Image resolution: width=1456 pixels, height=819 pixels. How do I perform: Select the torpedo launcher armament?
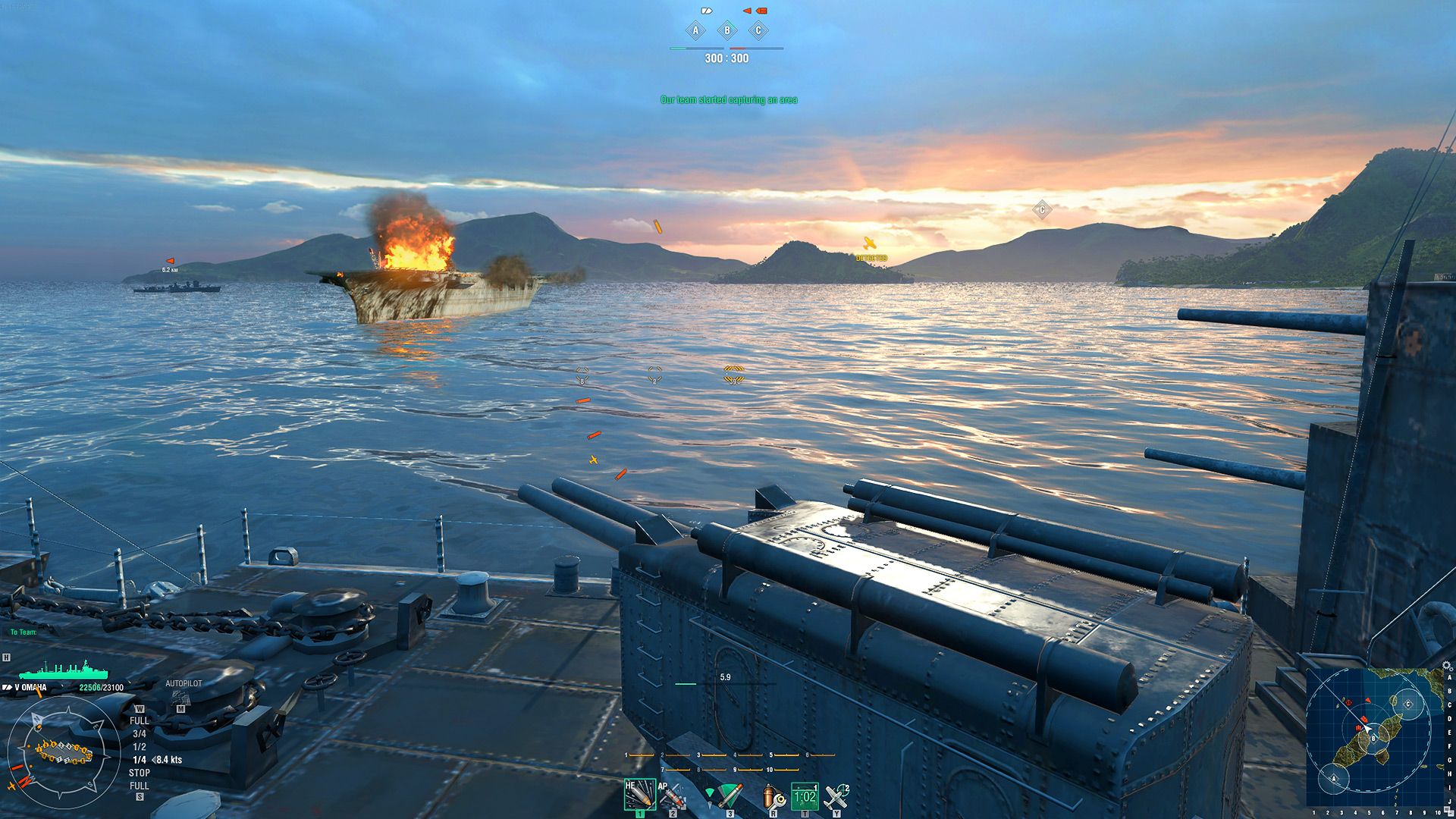coord(730,795)
